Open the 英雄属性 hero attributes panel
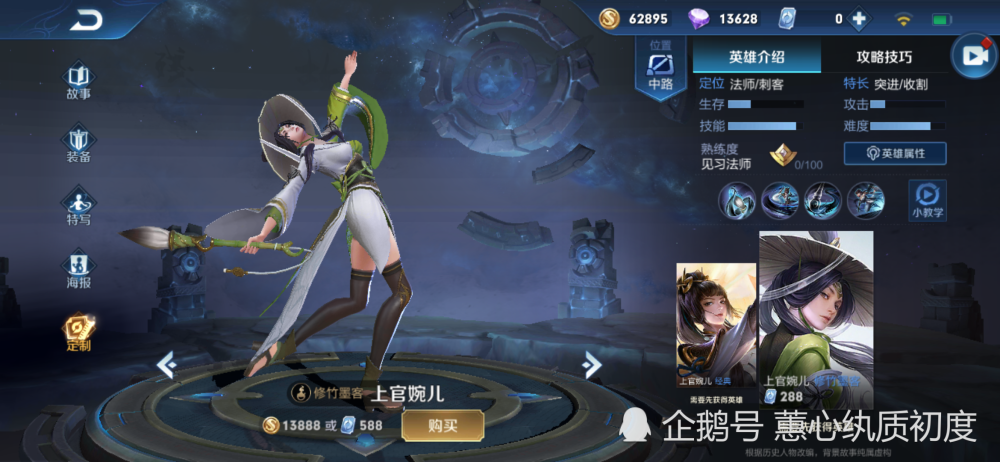The image size is (1000, 462). tap(895, 153)
